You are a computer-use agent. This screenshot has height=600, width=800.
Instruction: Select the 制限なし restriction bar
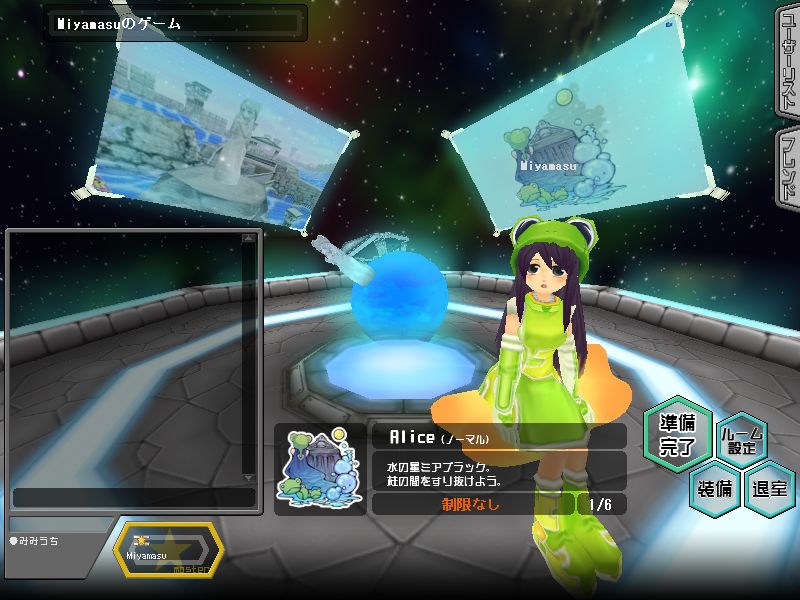473,504
